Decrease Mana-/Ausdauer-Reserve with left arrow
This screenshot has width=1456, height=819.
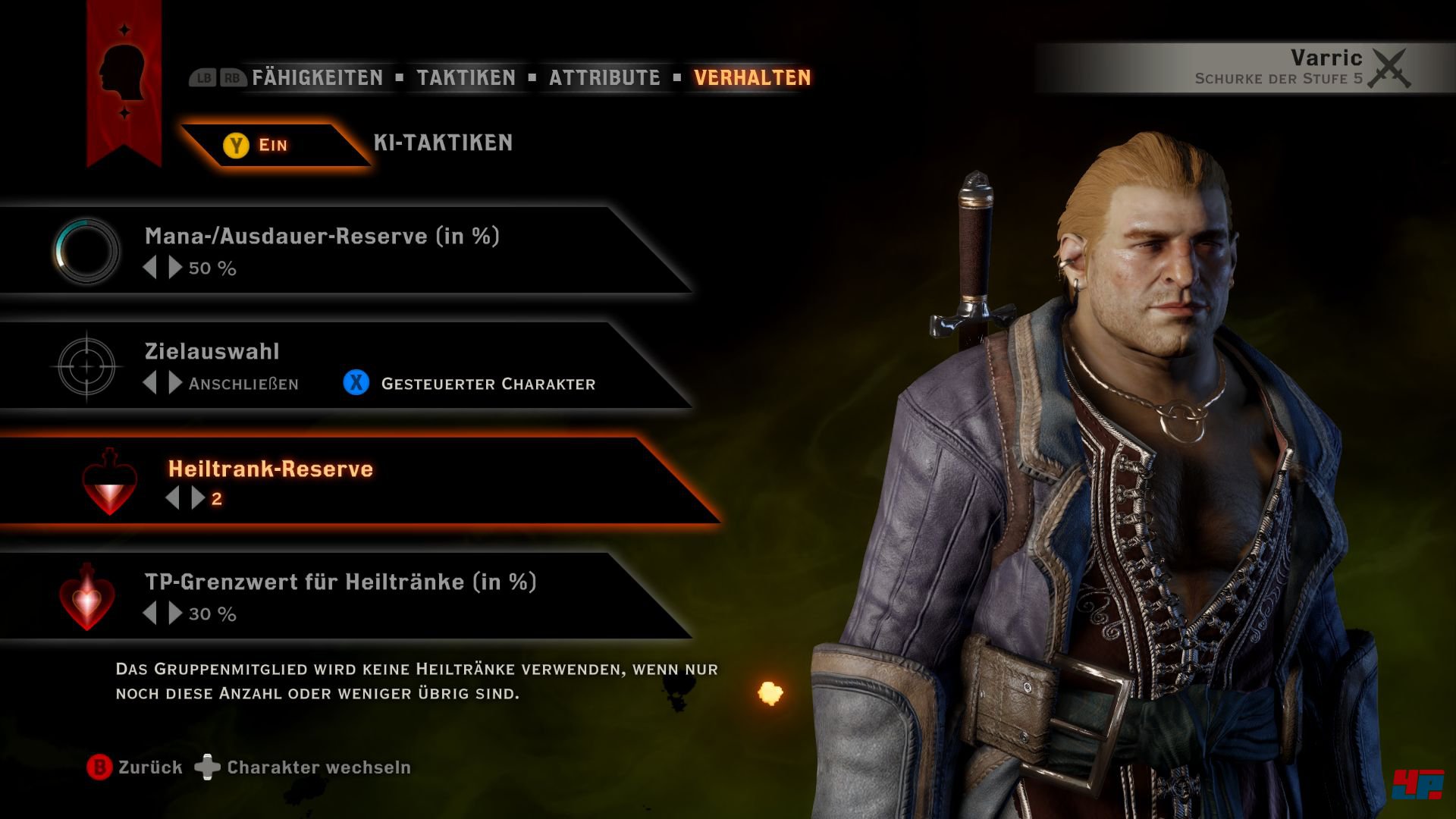tap(150, 268)
